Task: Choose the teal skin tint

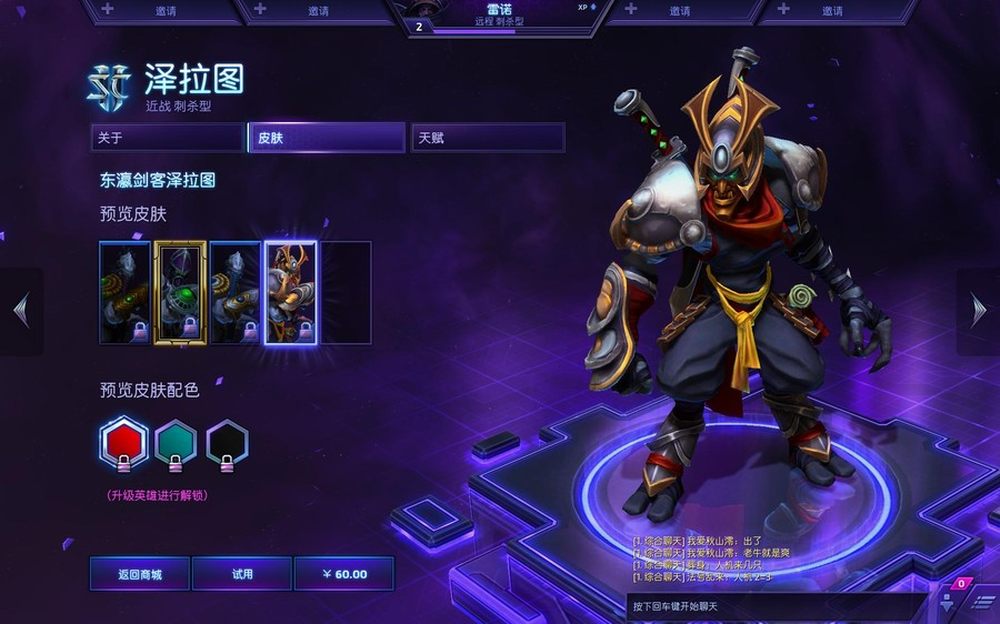Action: [176, 443]
